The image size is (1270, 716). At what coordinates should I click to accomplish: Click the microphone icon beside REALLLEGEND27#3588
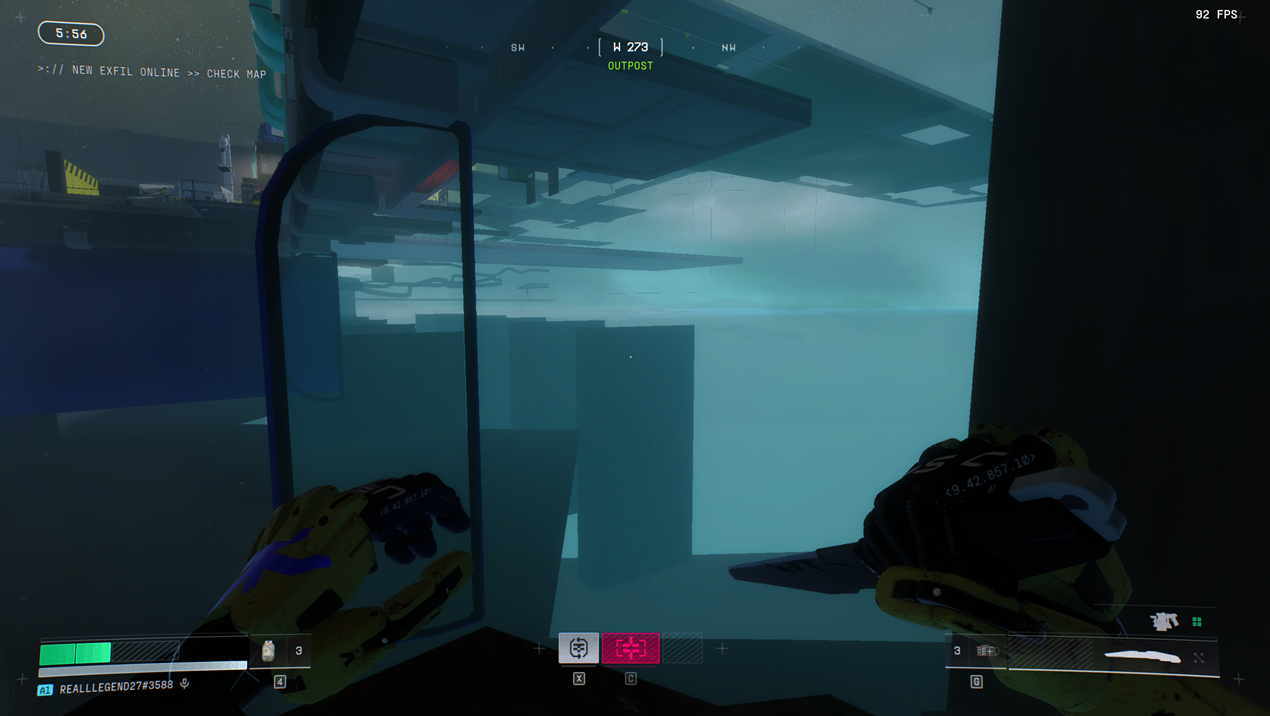click(x=184, y=685)
